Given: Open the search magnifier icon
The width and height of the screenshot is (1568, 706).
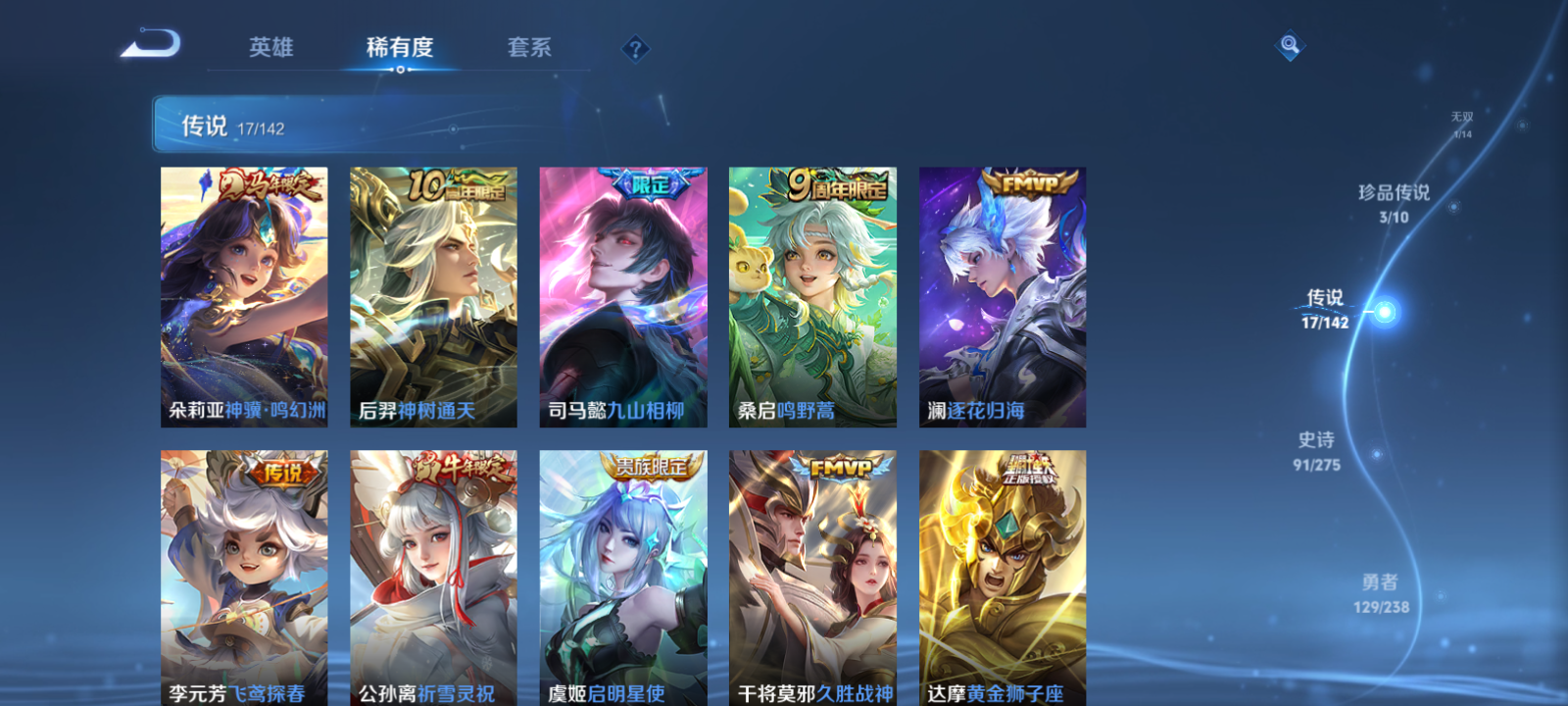Looking at the screenshot, I should click(1289, 43).
